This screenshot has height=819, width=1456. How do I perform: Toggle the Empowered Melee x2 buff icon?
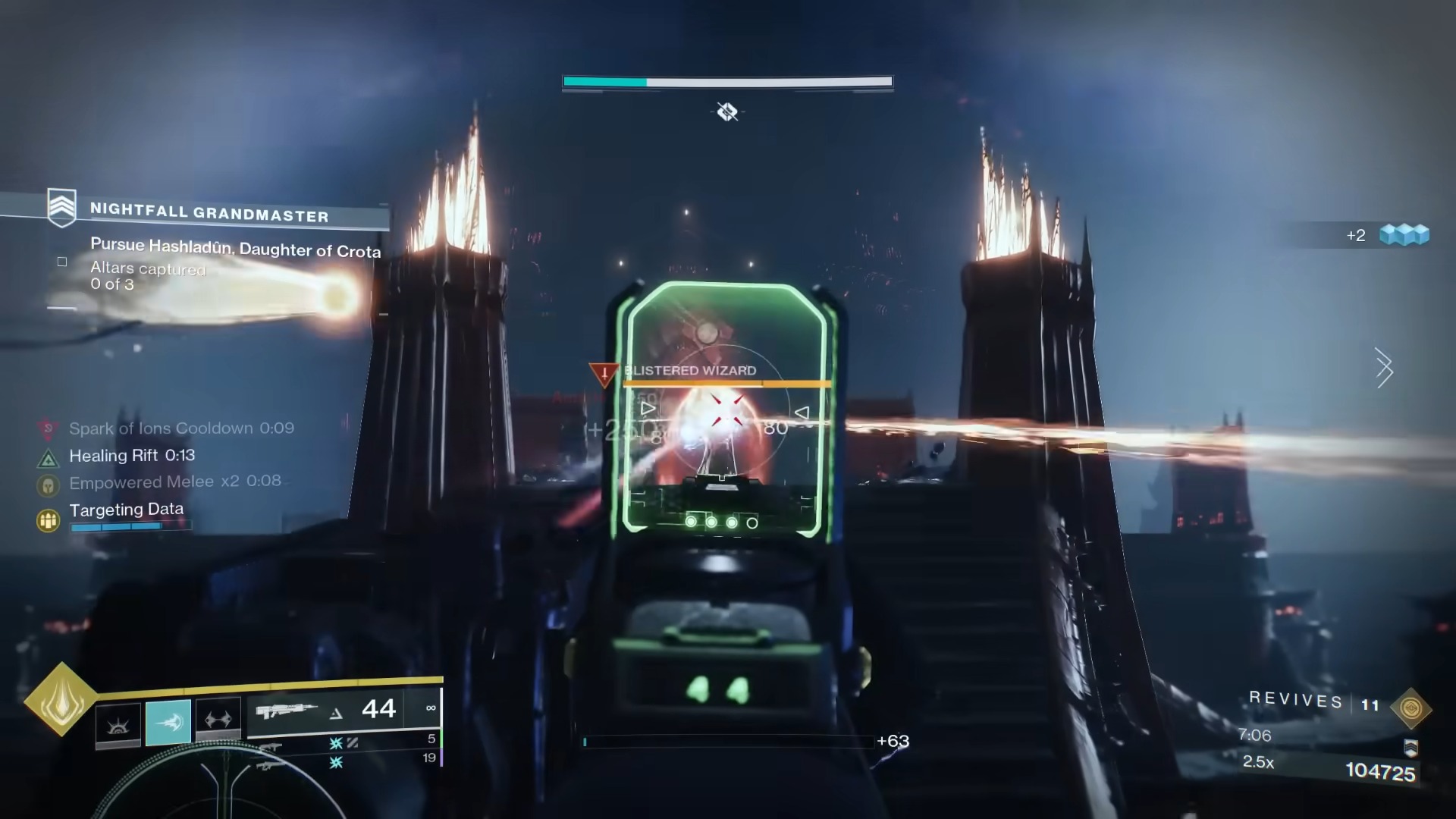48,486
